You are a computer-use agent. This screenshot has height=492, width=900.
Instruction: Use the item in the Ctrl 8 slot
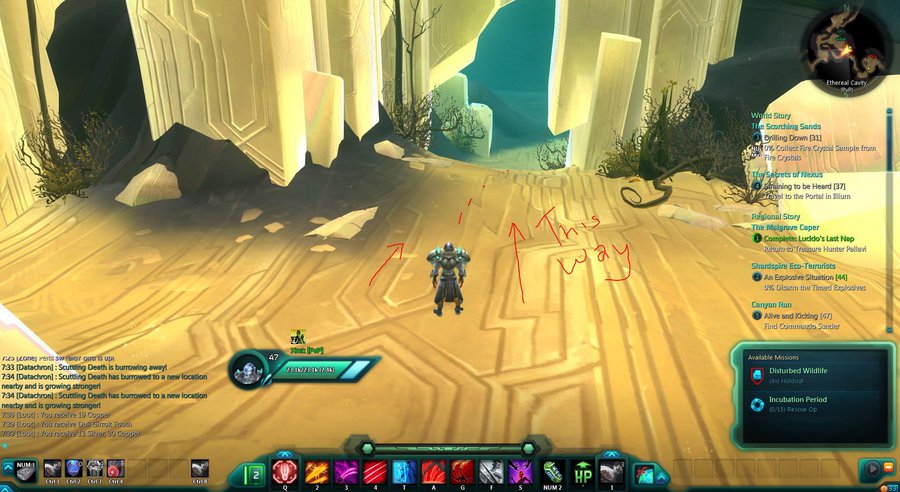(x=200, y=468)
